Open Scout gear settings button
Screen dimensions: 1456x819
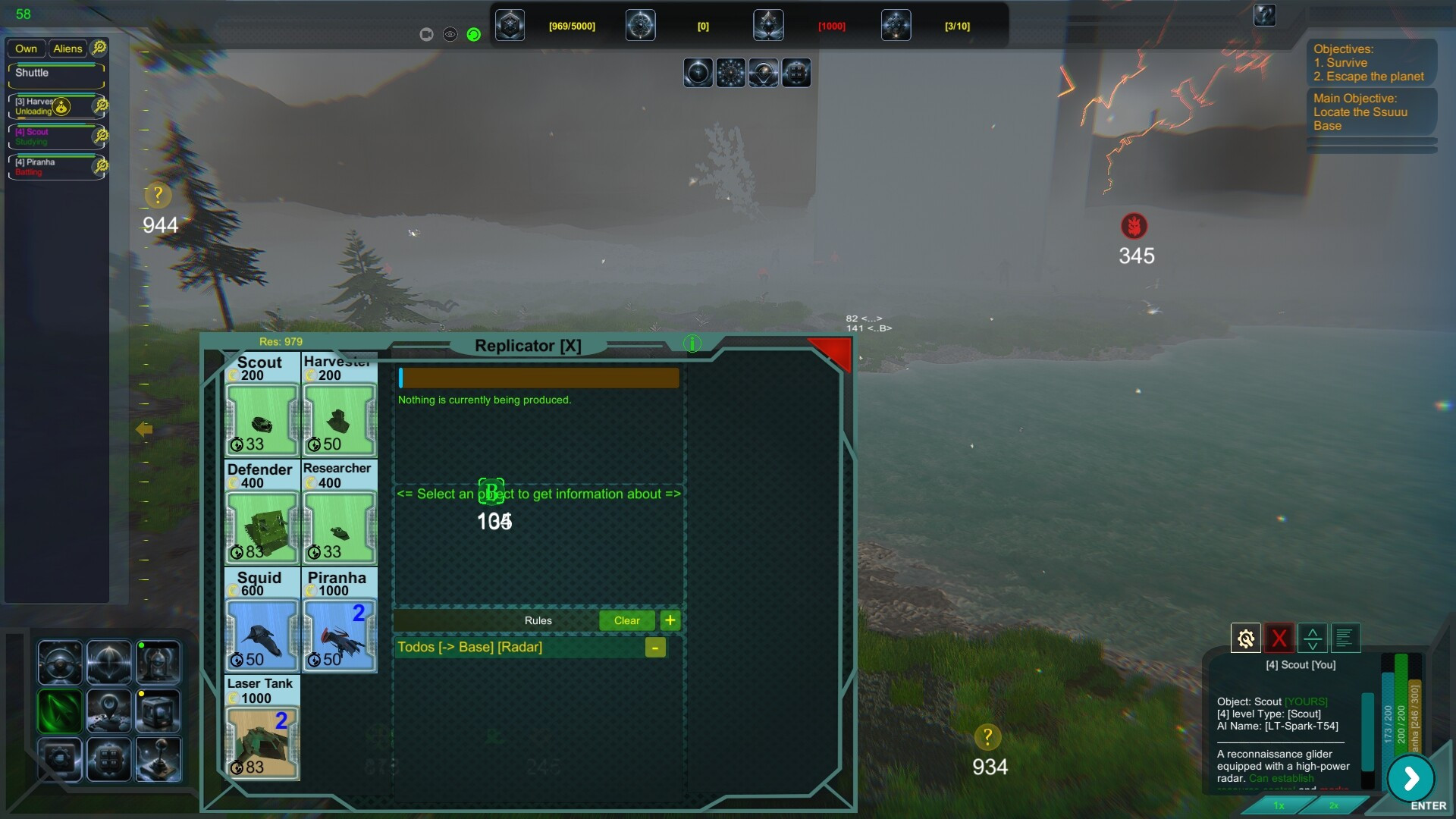[1245, 639]
